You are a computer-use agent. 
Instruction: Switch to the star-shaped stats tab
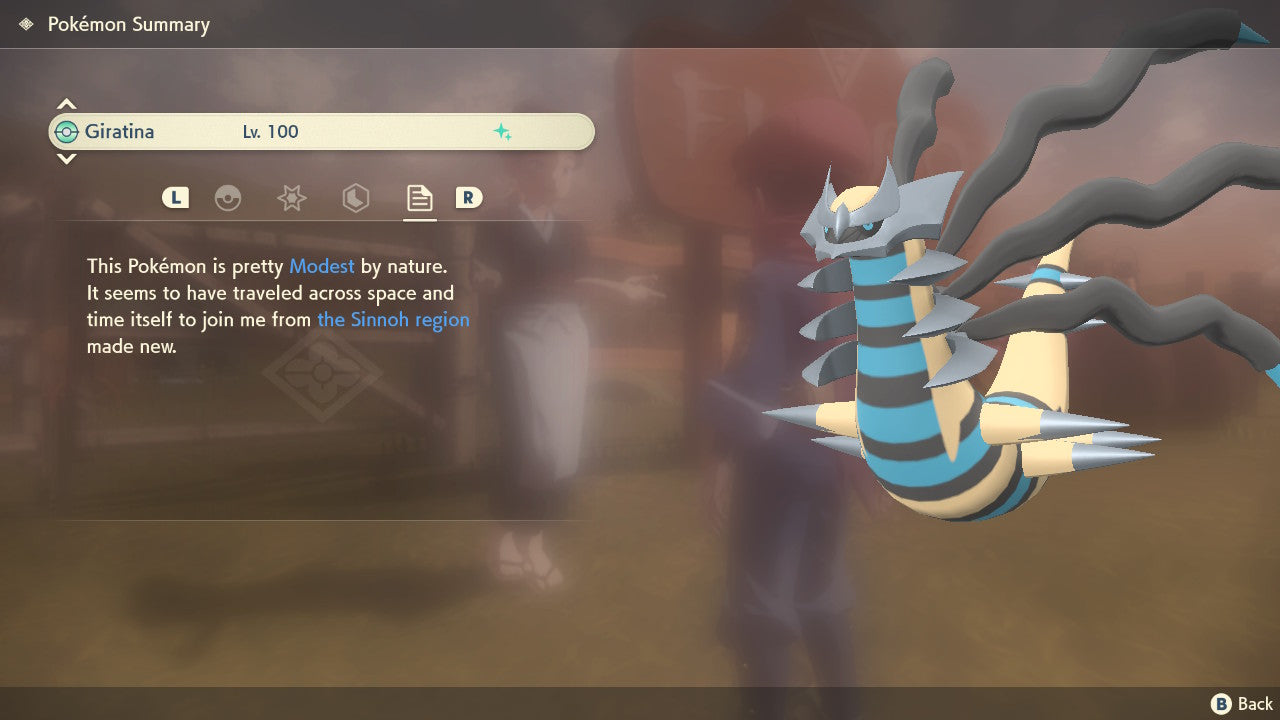pos(291,198)
